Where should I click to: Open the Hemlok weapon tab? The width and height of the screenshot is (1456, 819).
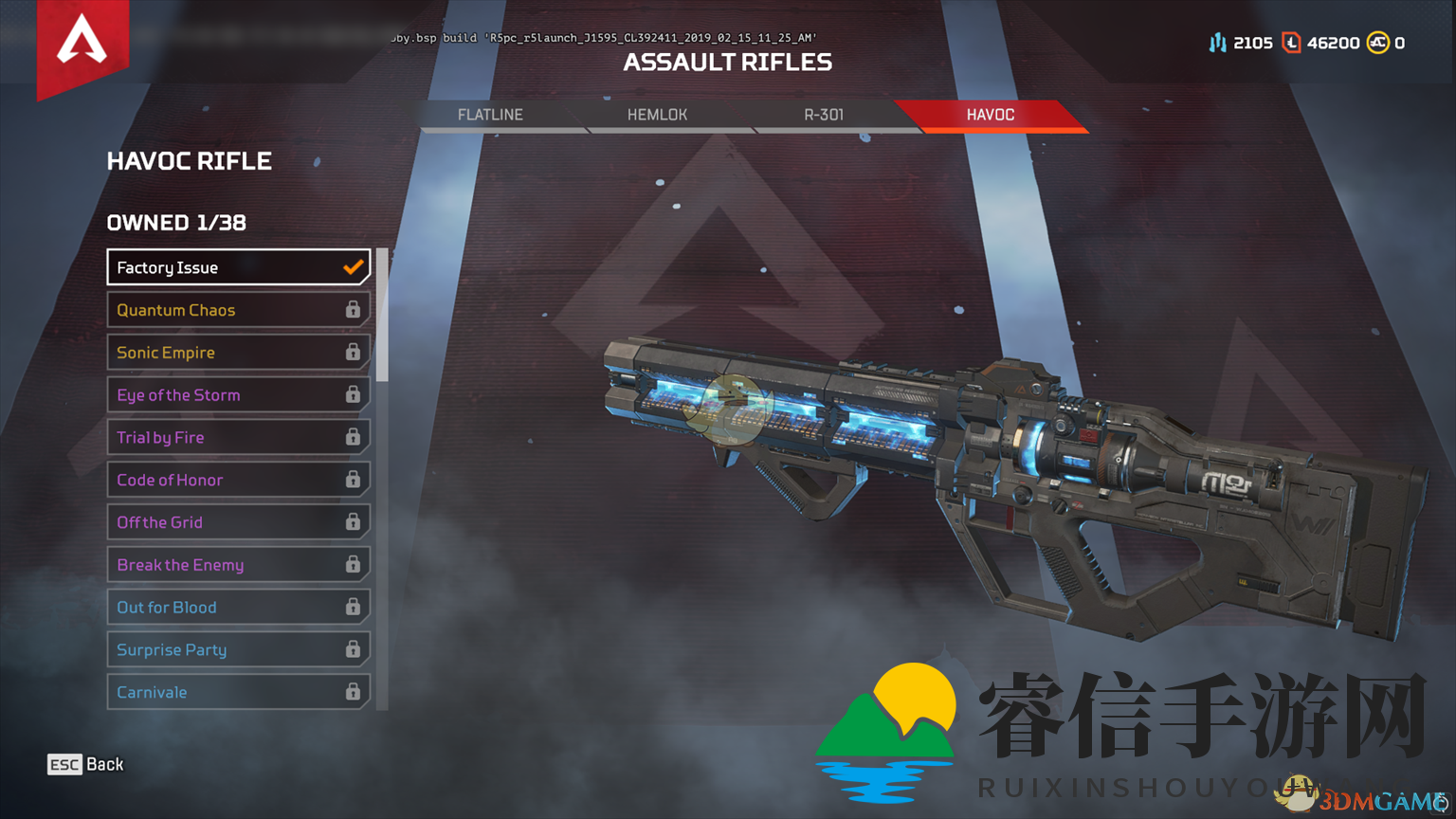tap(657, 115)
